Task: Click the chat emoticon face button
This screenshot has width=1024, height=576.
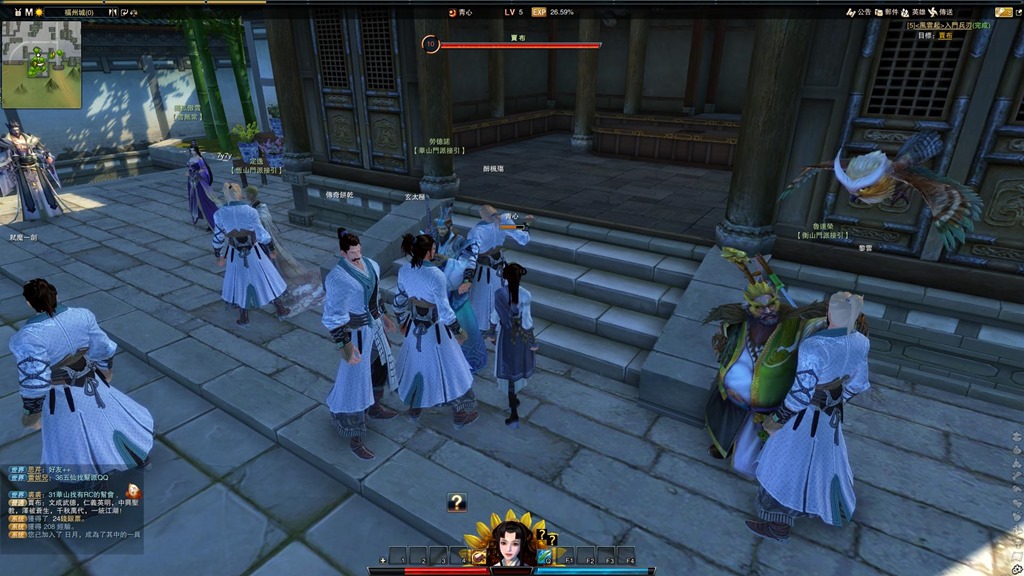Action: (135, 491)
